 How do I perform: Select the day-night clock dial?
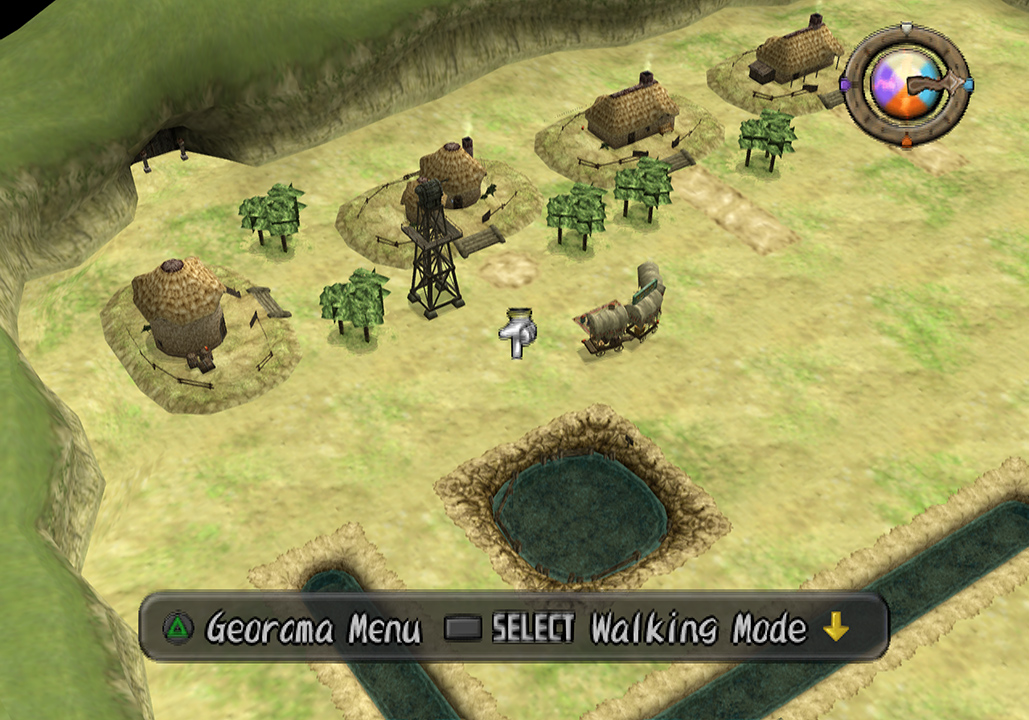906,85
